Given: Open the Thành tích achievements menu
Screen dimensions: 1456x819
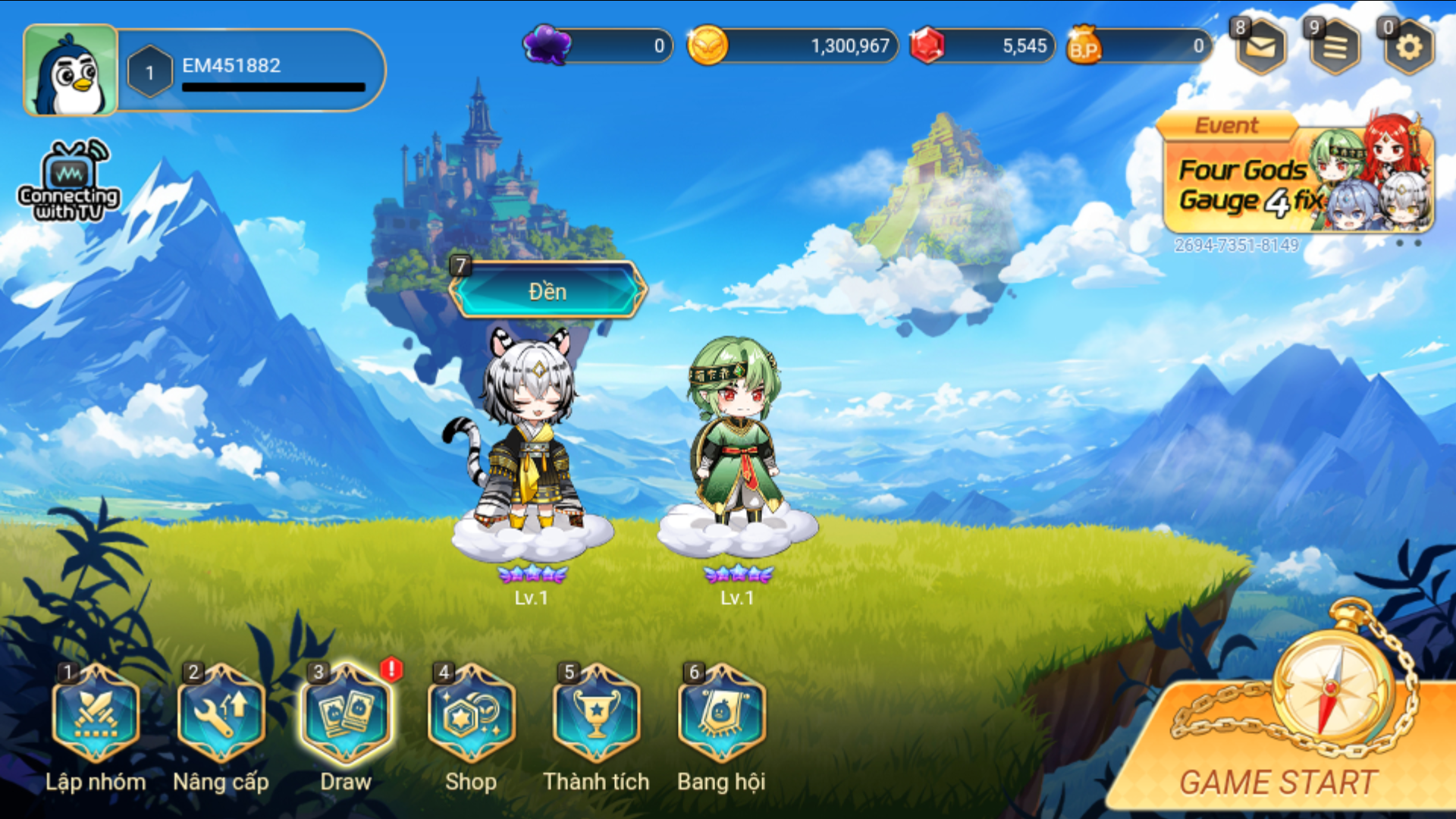Looking at the screenshot, I should [x=596, y=714].
